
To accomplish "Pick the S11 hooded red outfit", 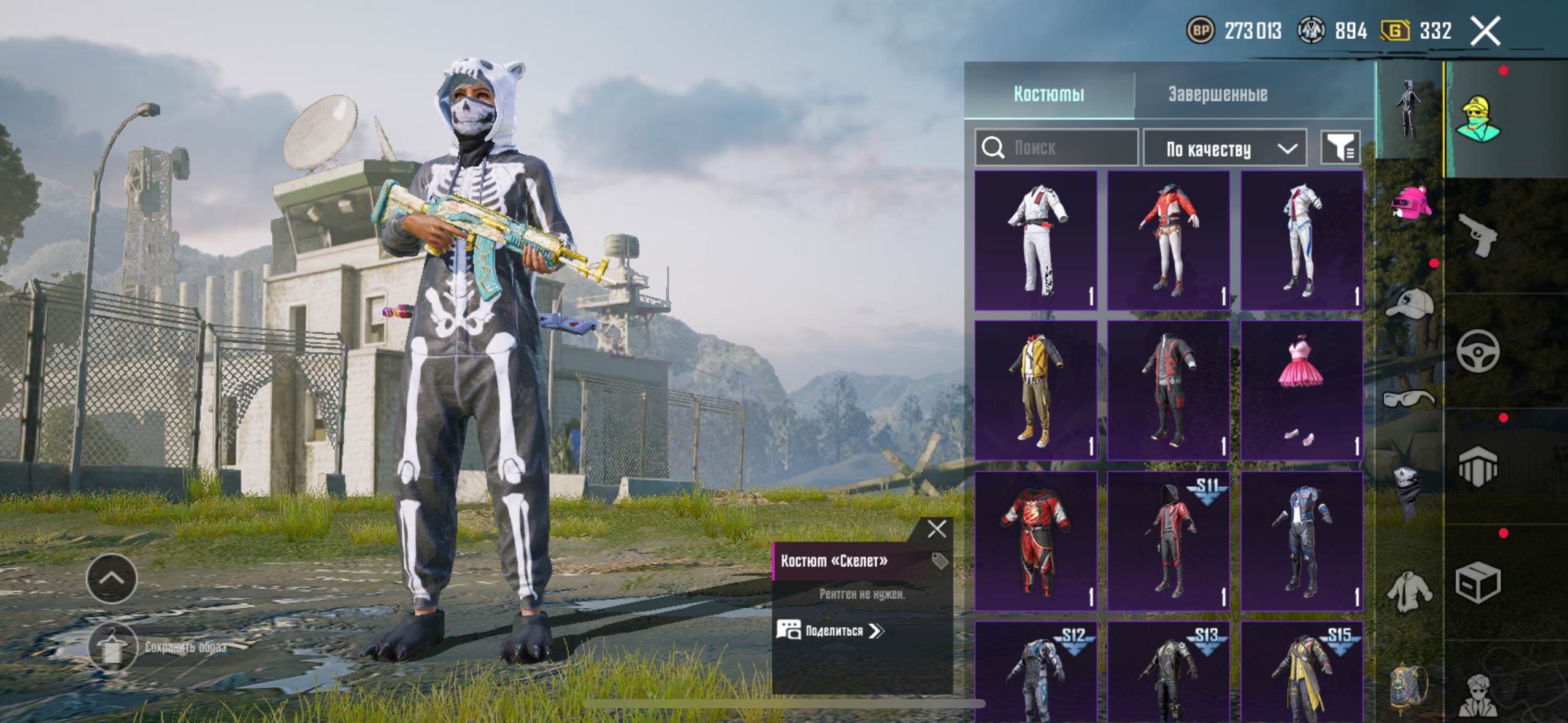I will point(1169,541).
